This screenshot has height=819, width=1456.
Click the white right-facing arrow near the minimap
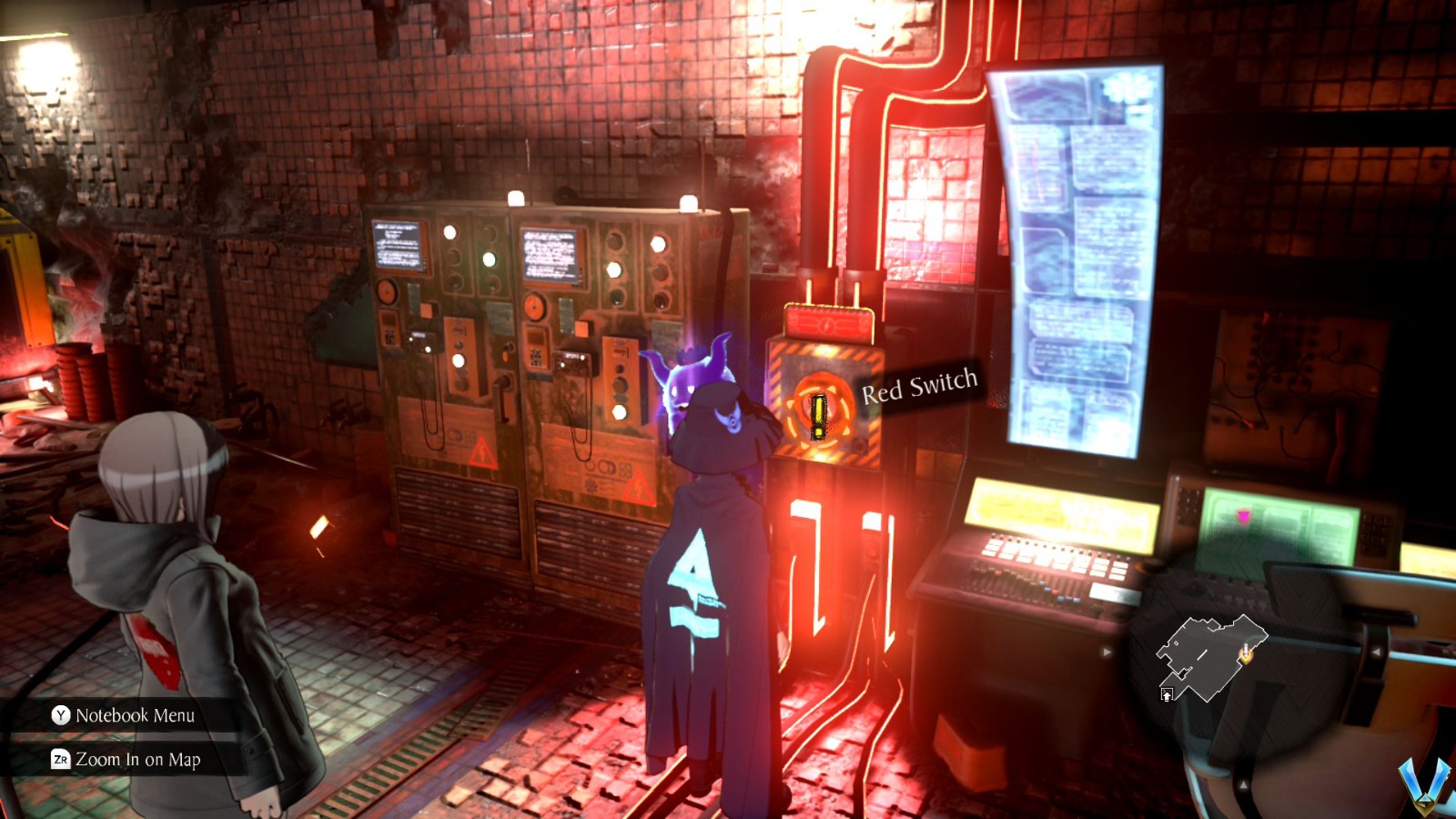click(1107, 651)
